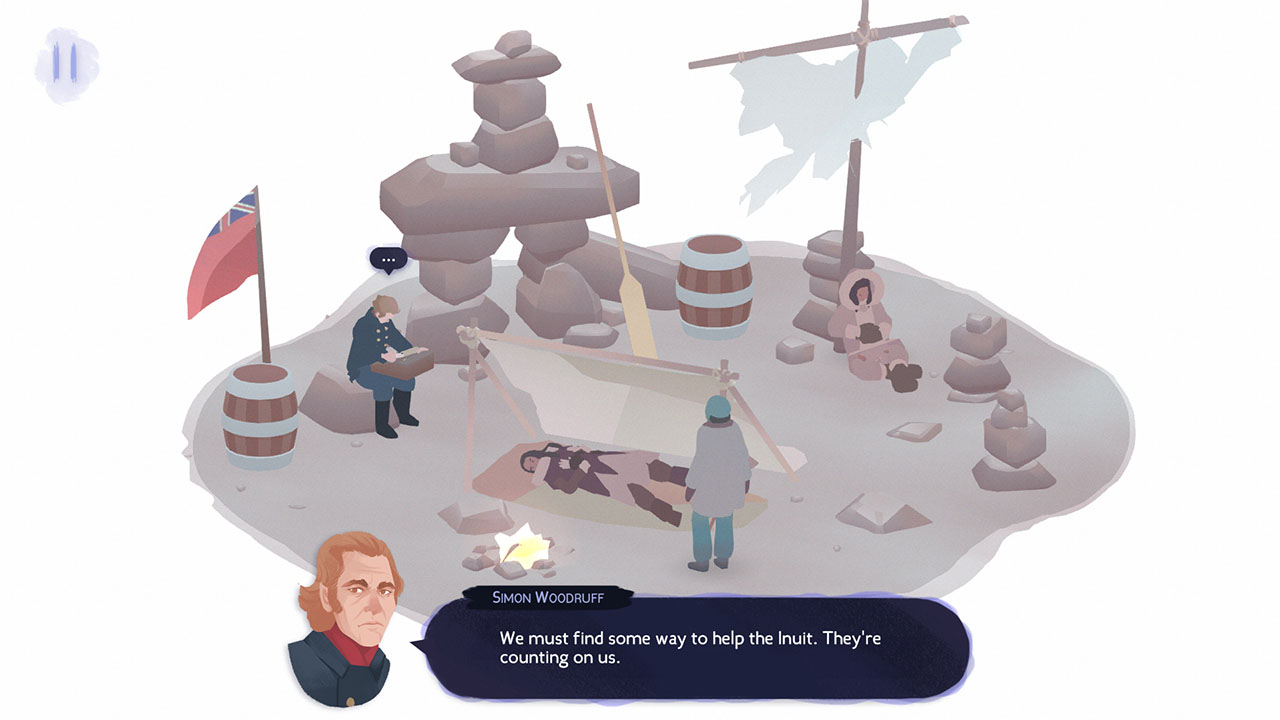Click the torn sail hanging from the mast
The width and height of the screenshot is (1280, 720).
[800, 110]
